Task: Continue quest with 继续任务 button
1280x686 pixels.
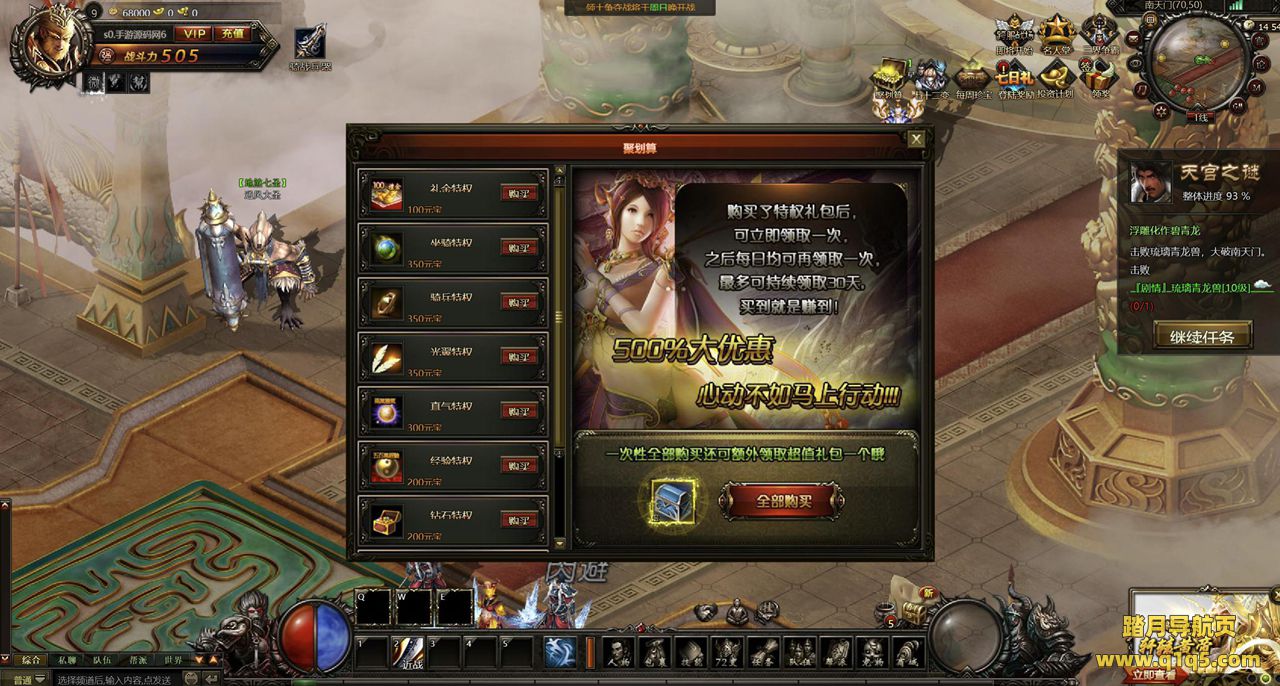Action: click(1202, 337)
